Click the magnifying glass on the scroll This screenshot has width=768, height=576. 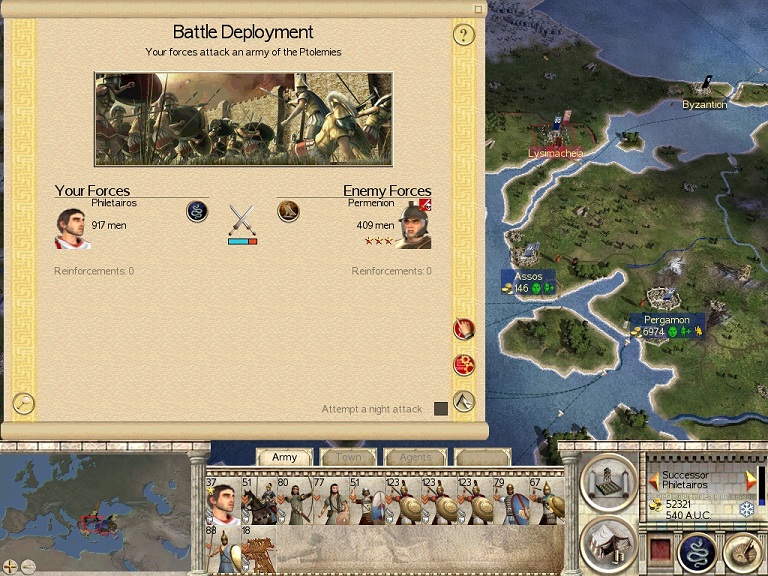pos(24,402)
